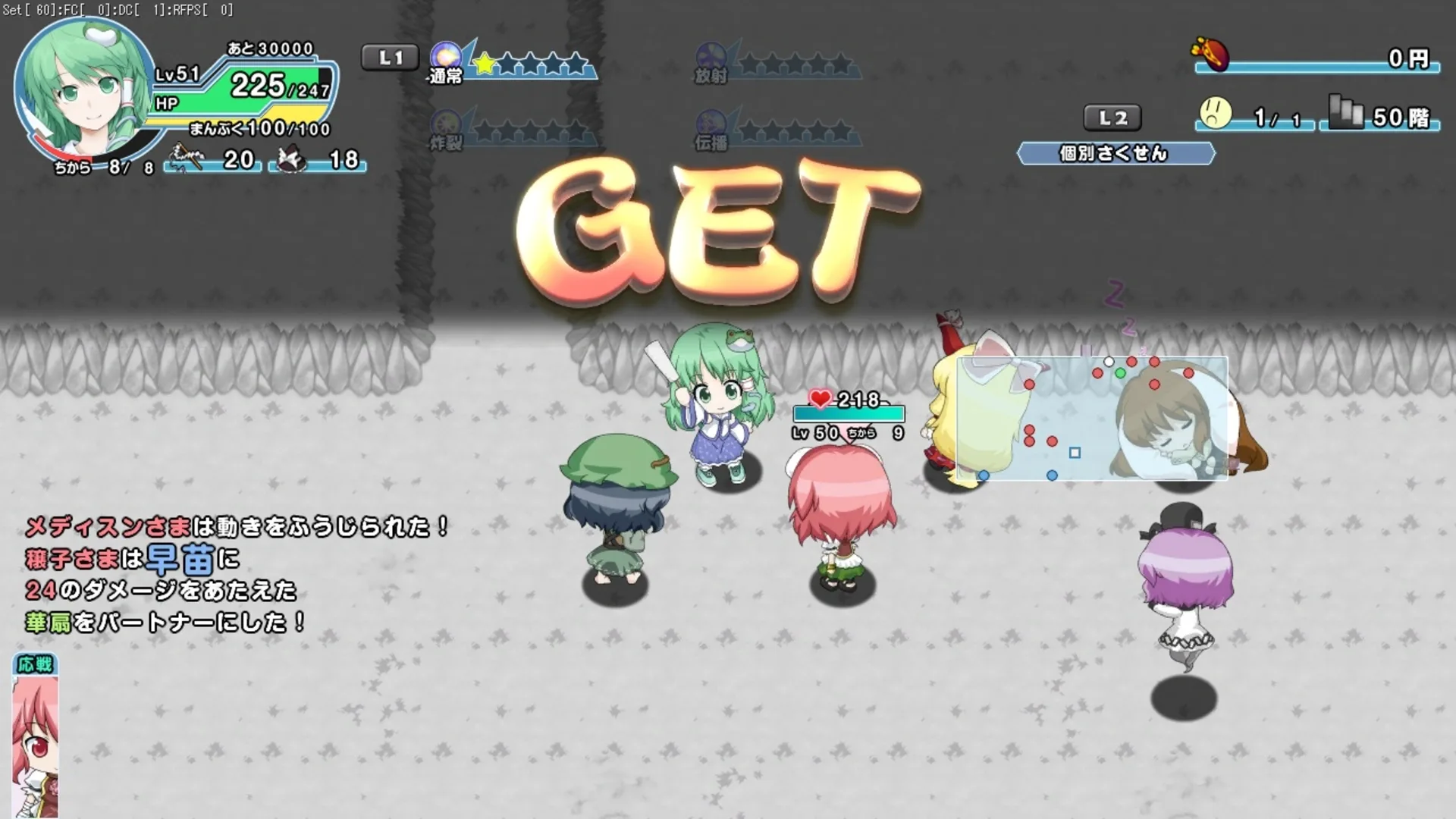1456x819 pixels.
Task: Toggle the L1 shoulder button indicator
Action: pyautogui.click(x=390, y=57)
